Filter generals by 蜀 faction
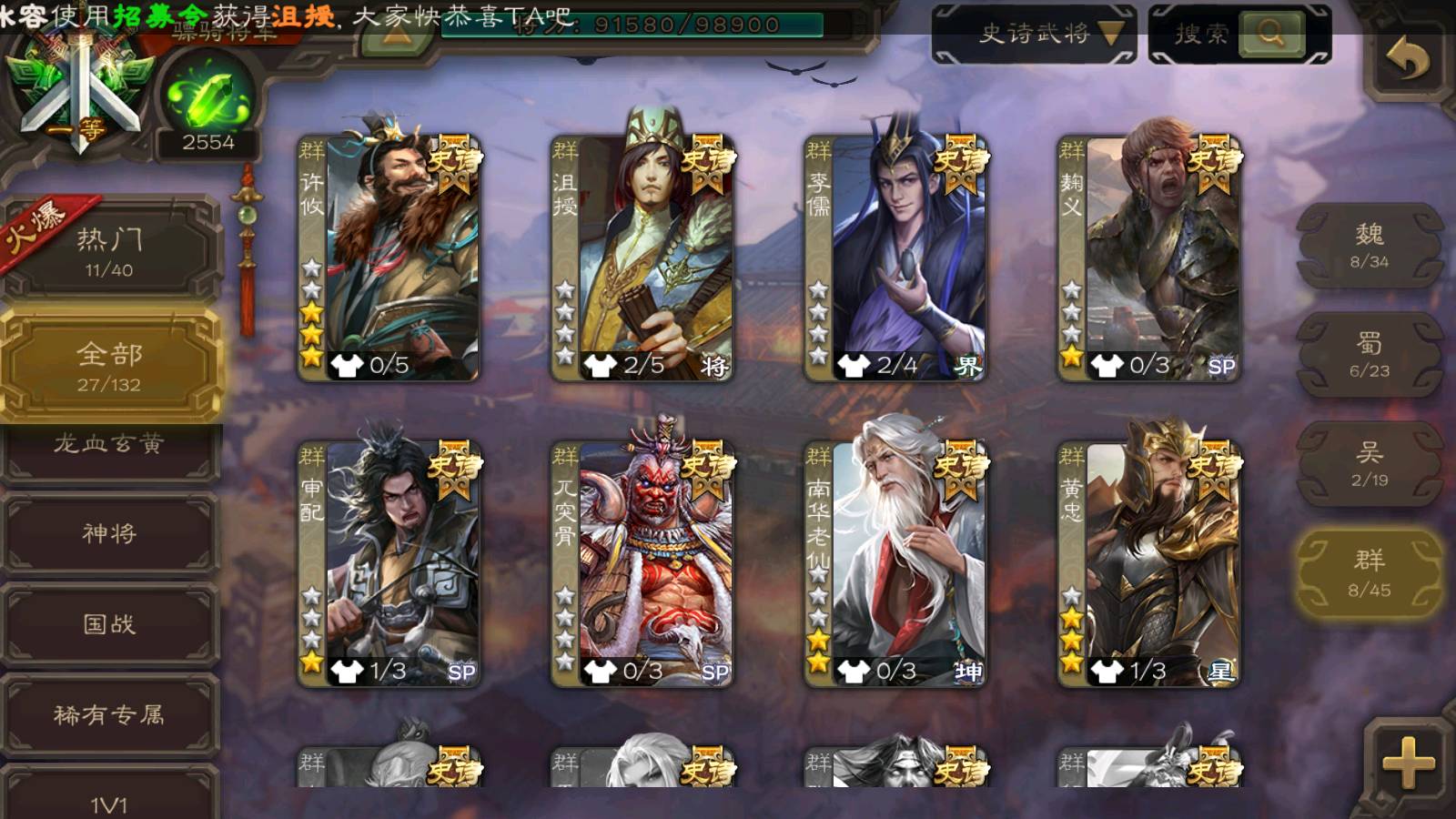Screen dimensions: 1456x819 [1369, 355]
